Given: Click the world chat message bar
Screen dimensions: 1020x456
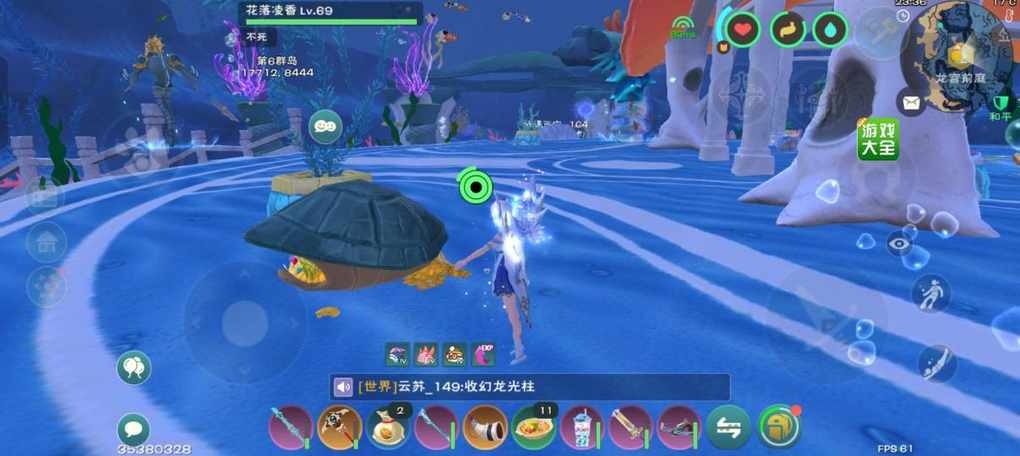Looking at the screenshot, I should [x=540, y=387].
